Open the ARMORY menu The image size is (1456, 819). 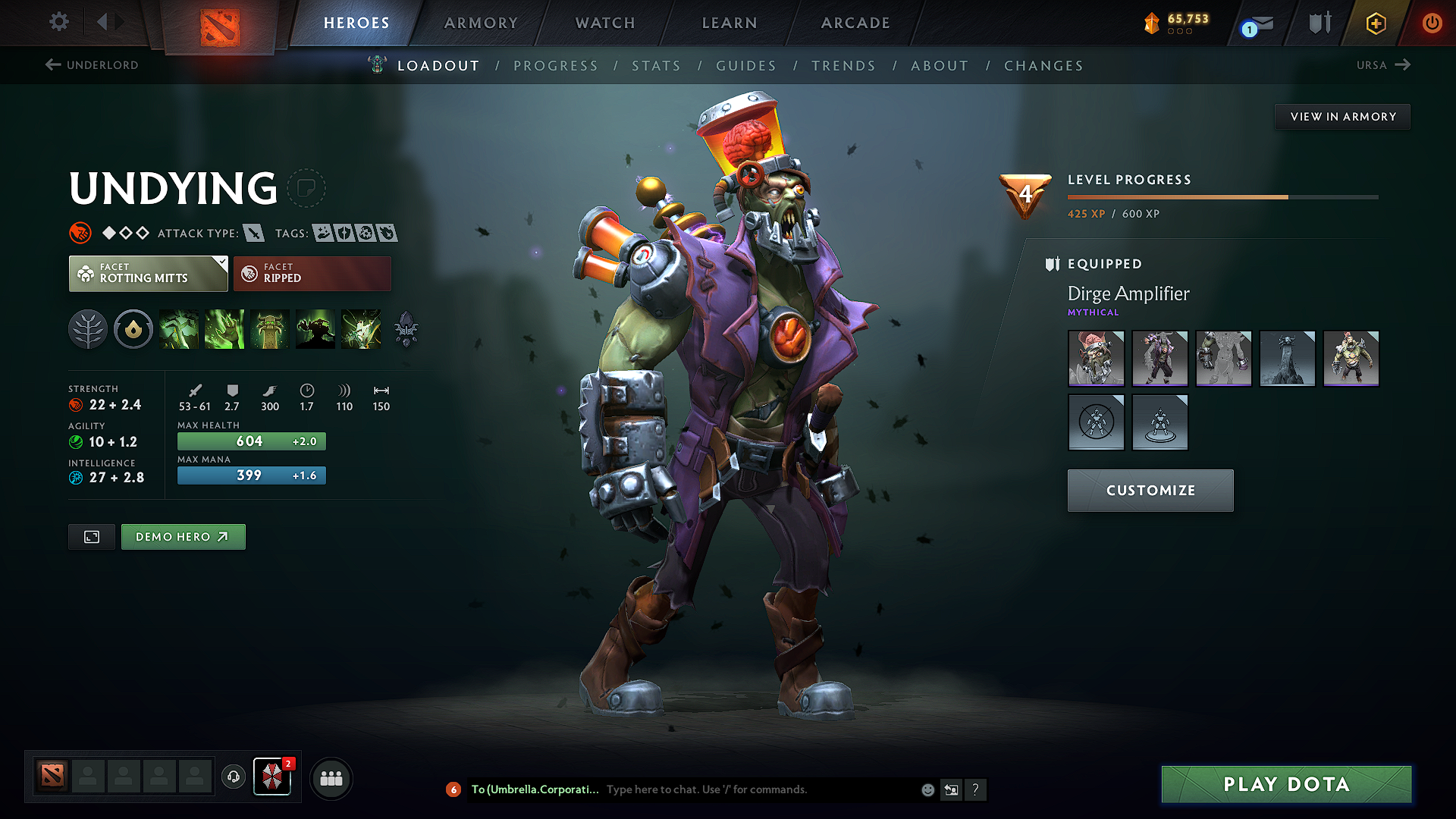(481, 23)
